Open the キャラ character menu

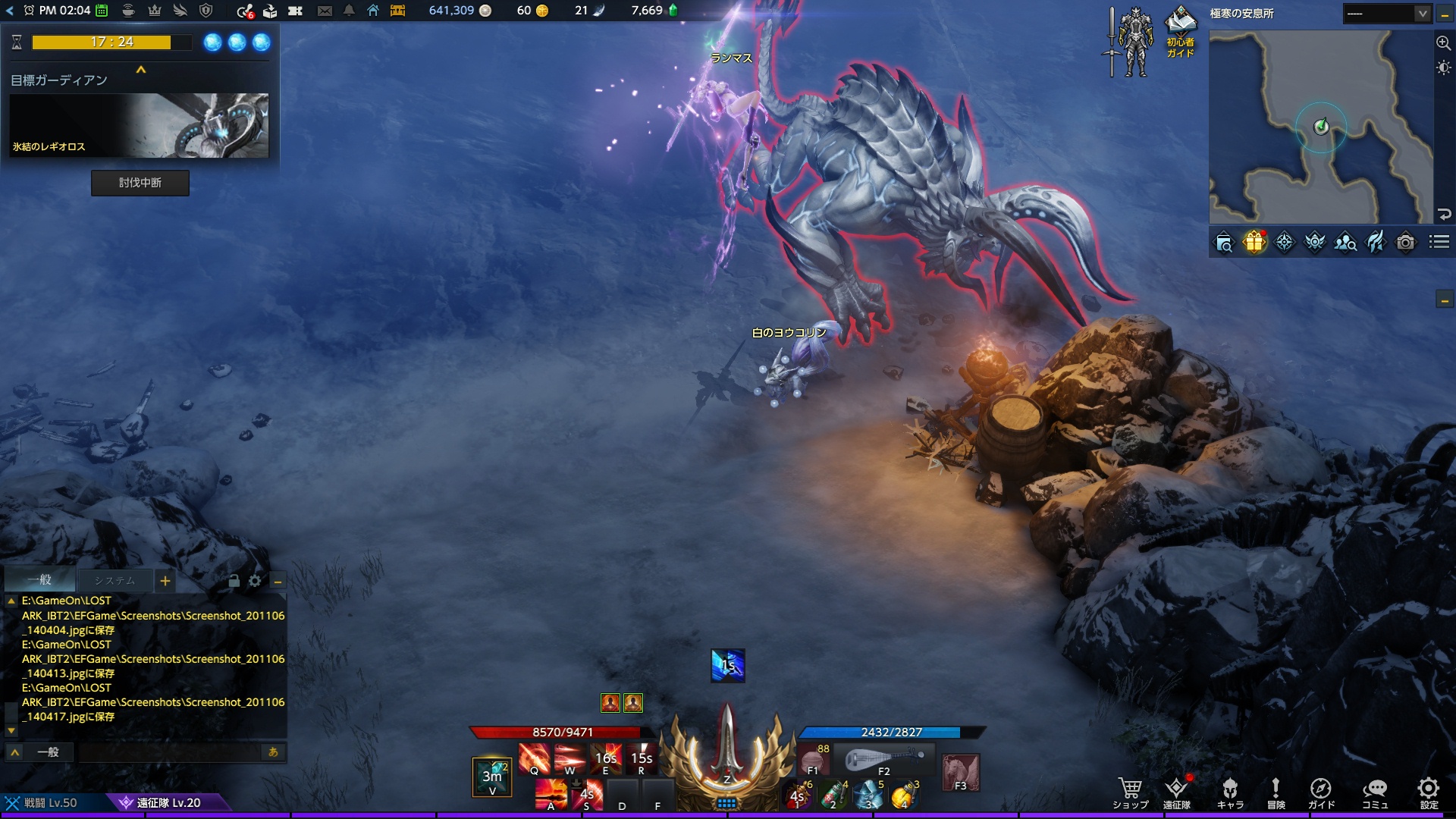[x=1230, y=792]
